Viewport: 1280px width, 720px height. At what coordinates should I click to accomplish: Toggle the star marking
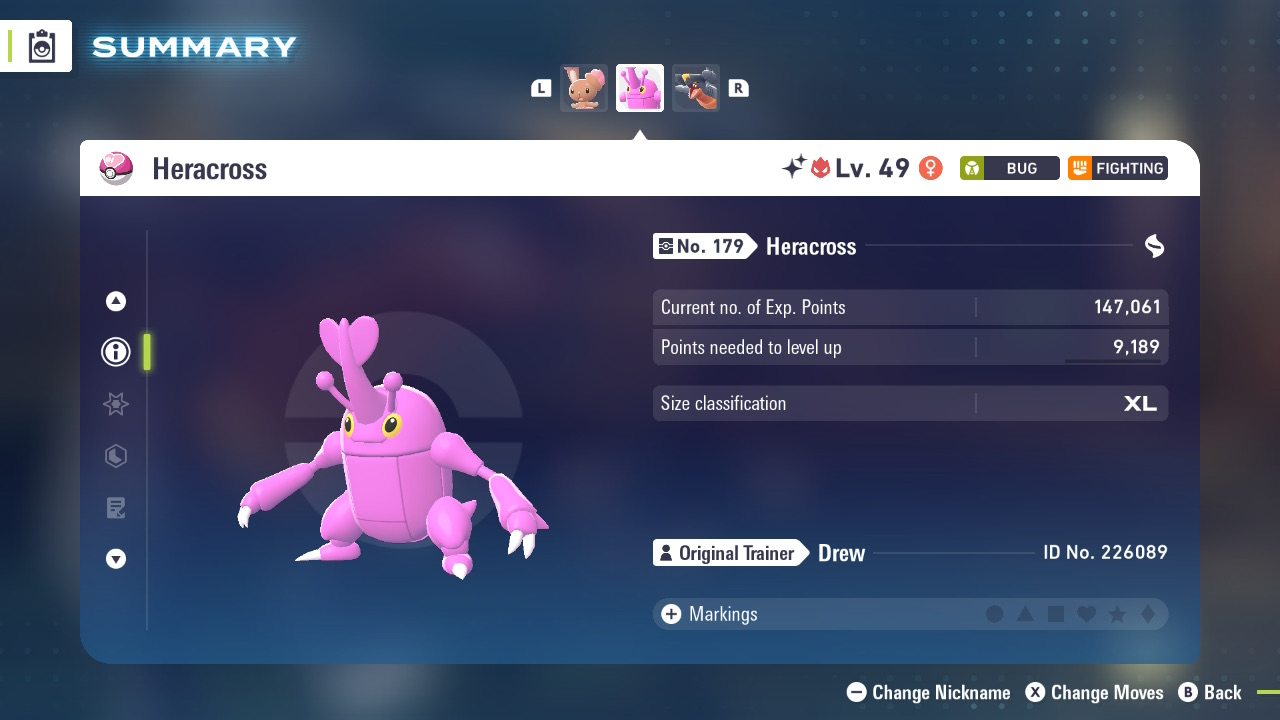pos(1117,614)
